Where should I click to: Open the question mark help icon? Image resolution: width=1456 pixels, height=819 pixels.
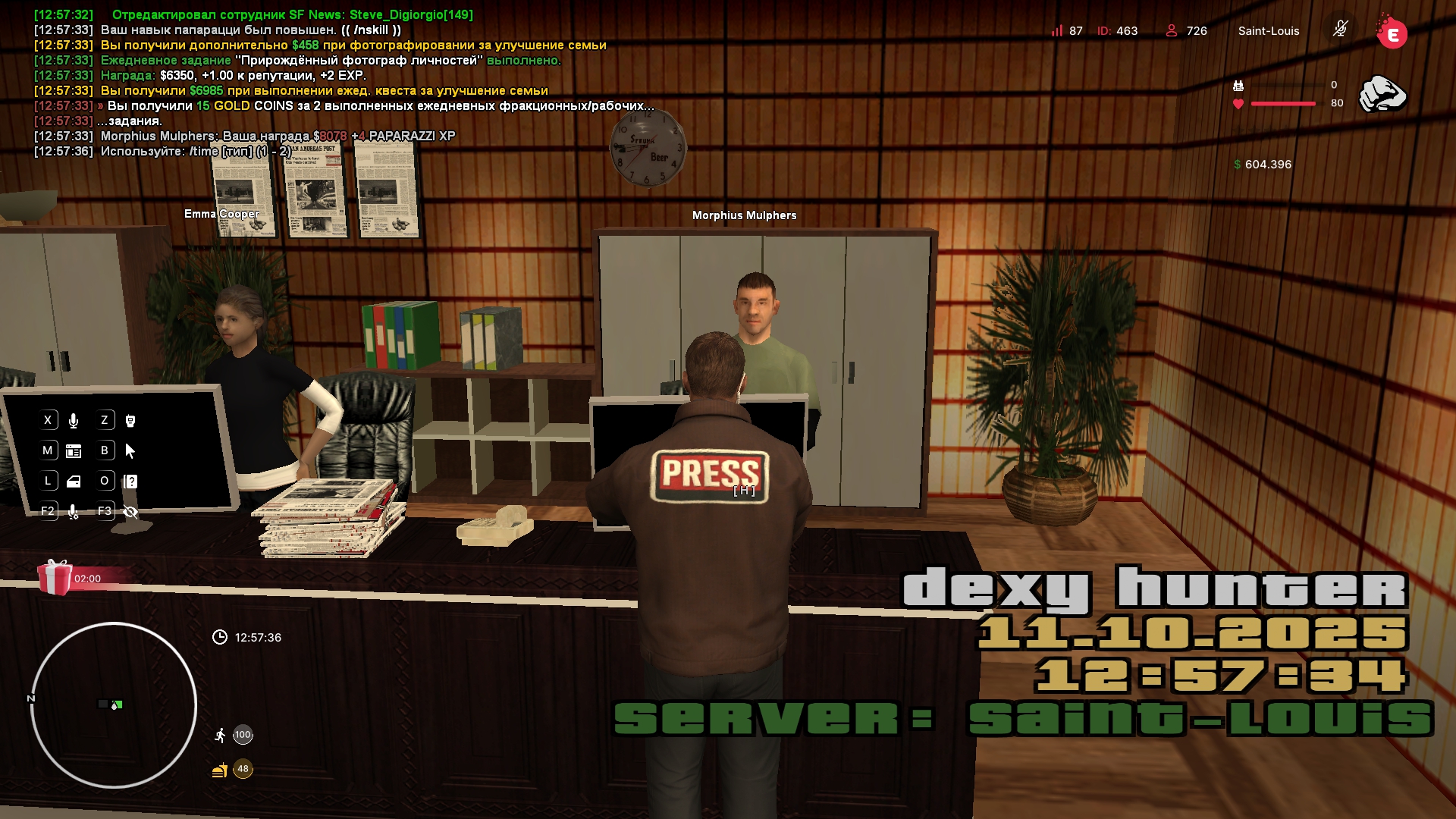tap(130, 482)
